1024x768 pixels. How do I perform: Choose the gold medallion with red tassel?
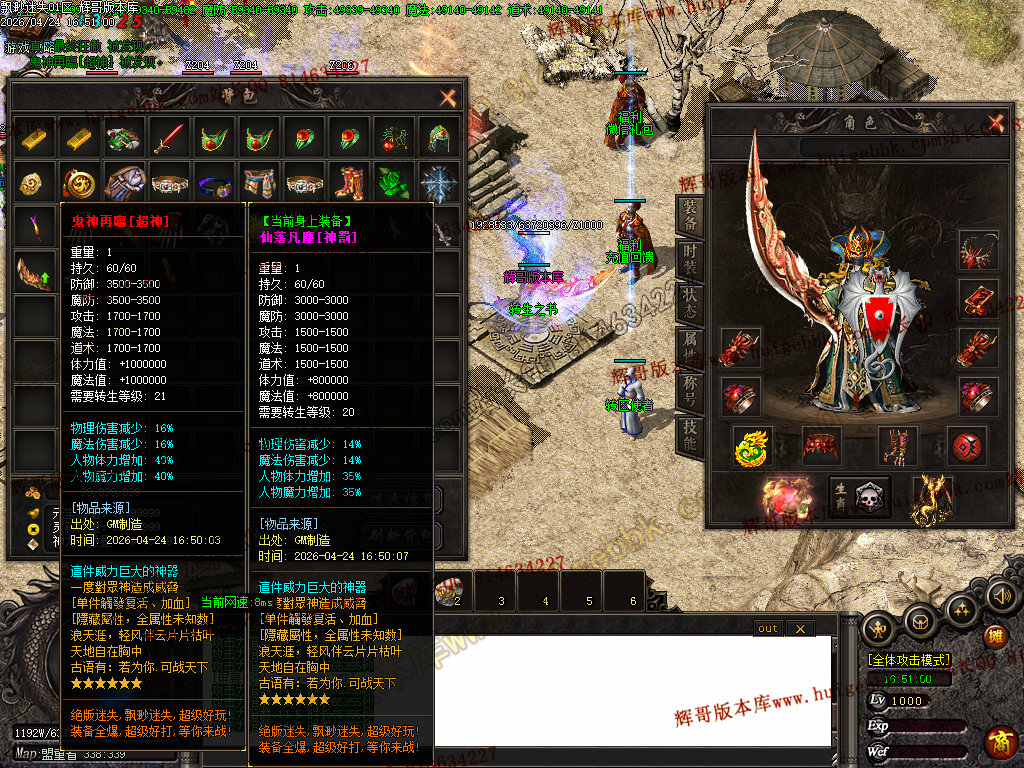tap(78, 184)
